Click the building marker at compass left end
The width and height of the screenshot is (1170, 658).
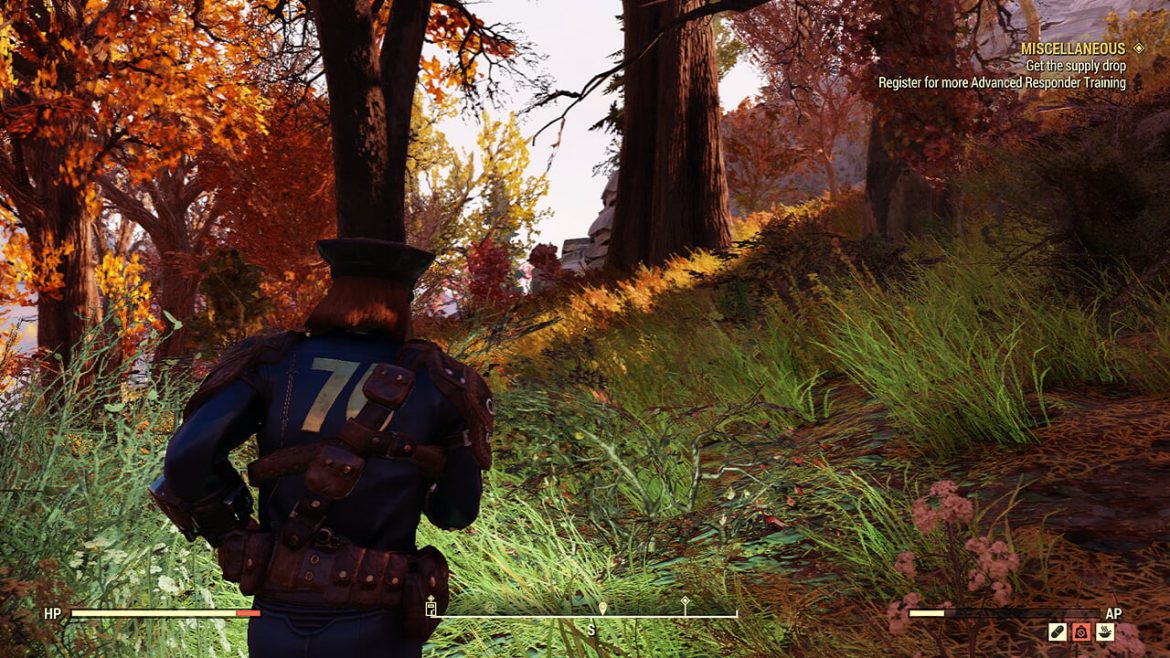tap(432, 606)
